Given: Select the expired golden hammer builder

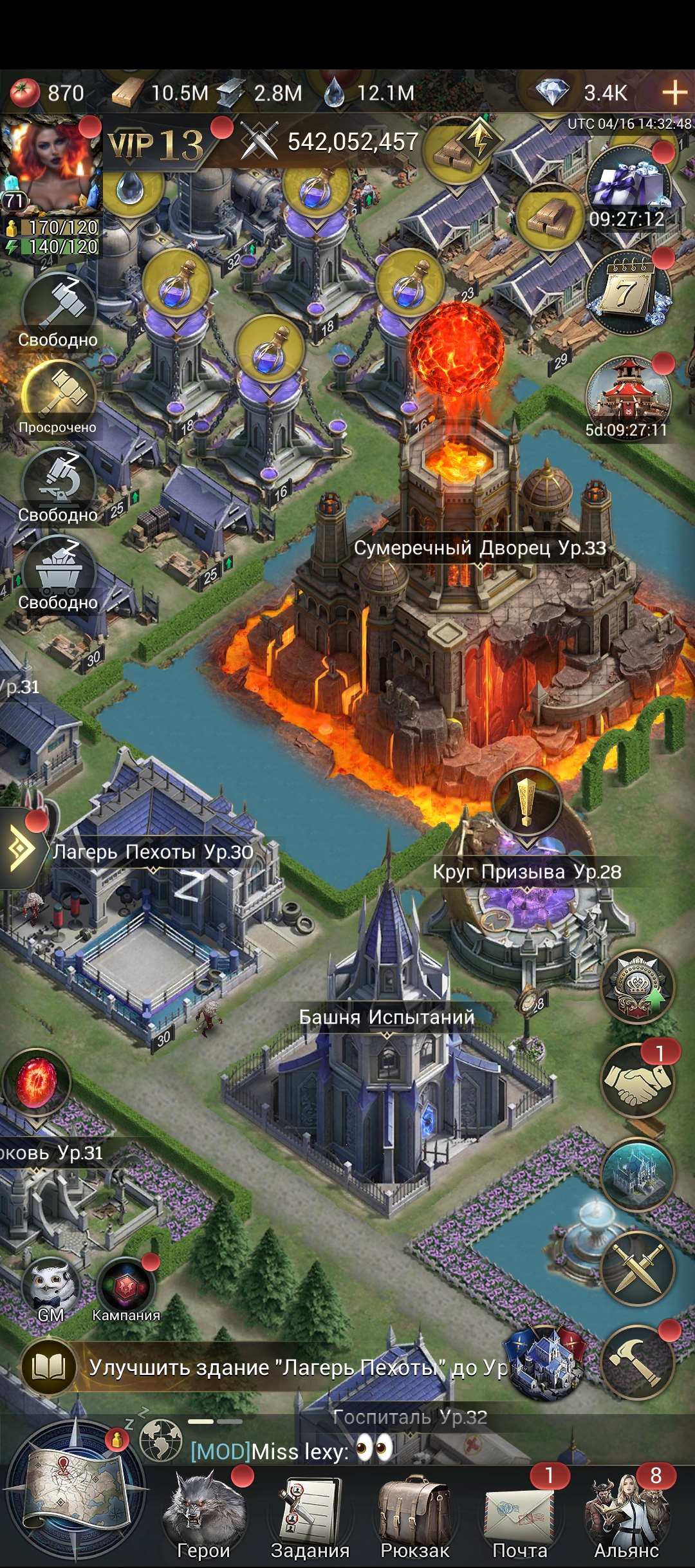Looking at the screenshot, I should [59, 397].
